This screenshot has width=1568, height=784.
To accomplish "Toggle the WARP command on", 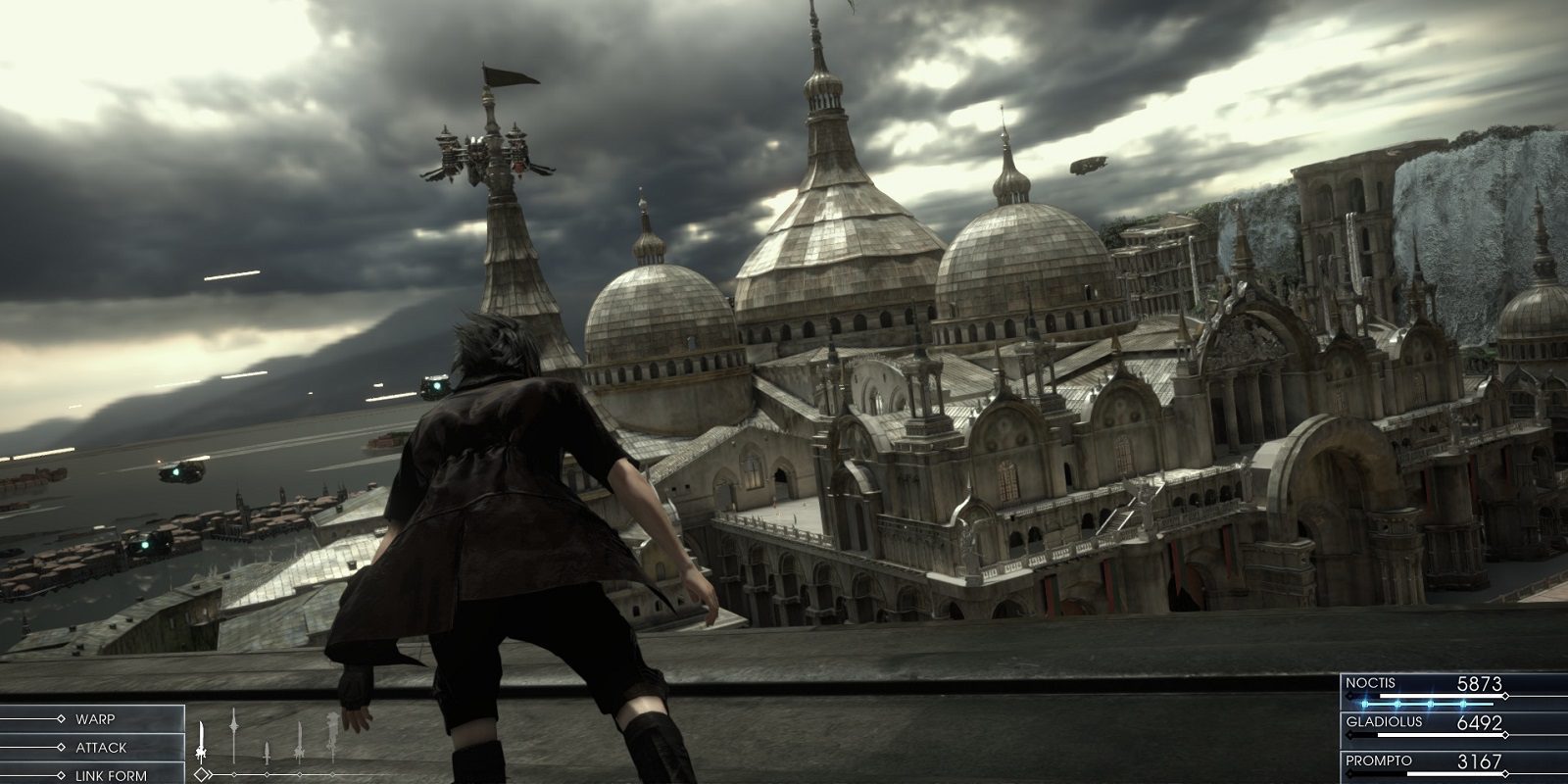I will point(98,716).
